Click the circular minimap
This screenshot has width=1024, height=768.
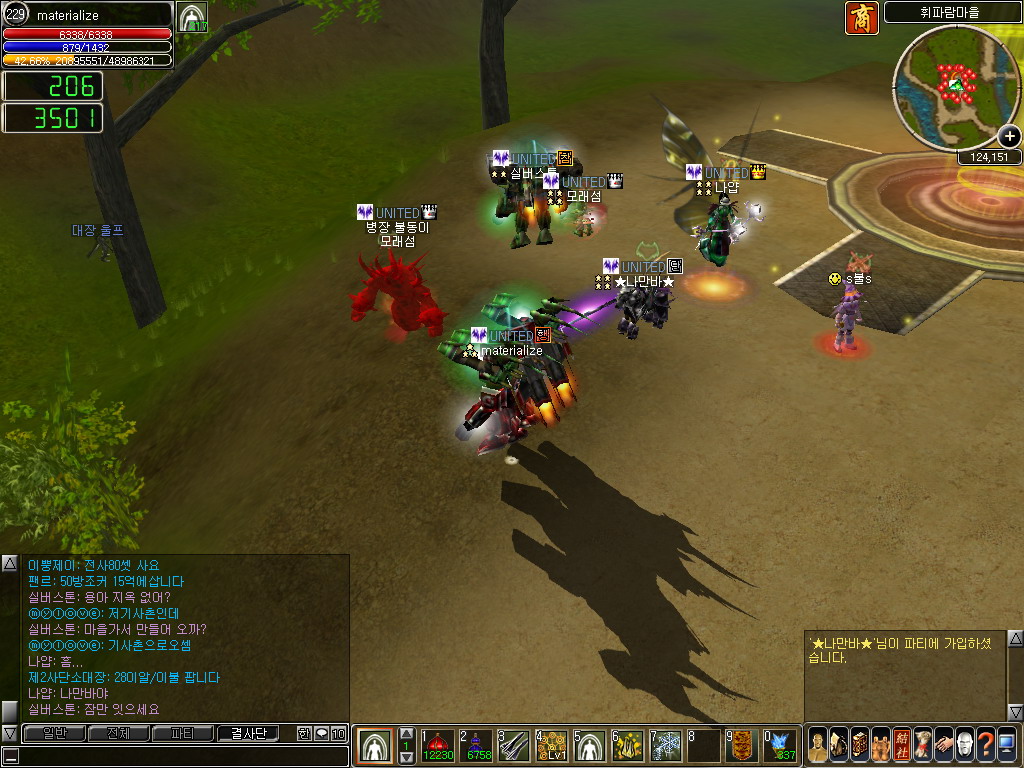[x=956, y=87]
